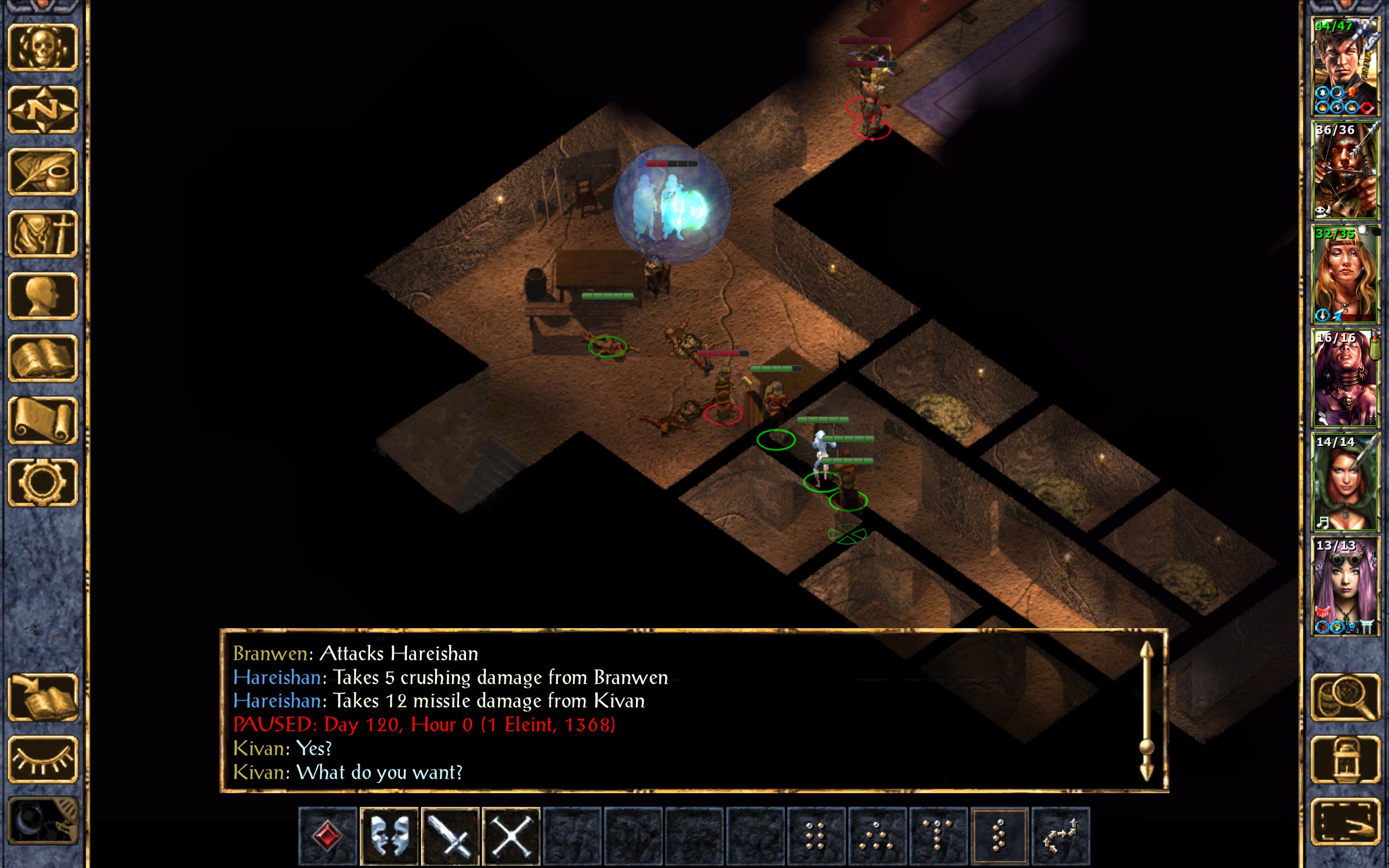Open the inventory screen (armor and sword icon)
Viewport: 1389px width, 868px height.
[42, 234]
